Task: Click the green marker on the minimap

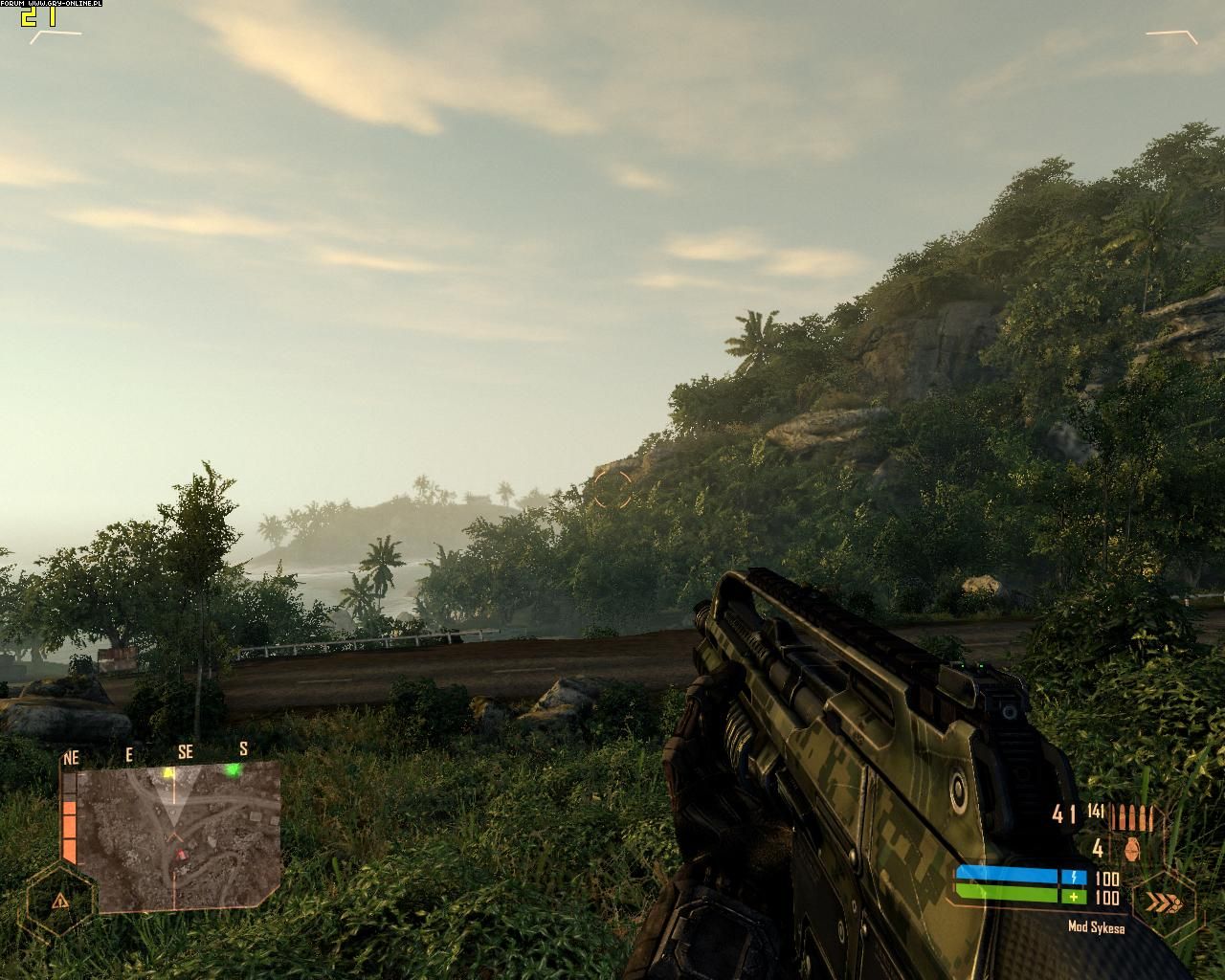Action: point(232,770)
